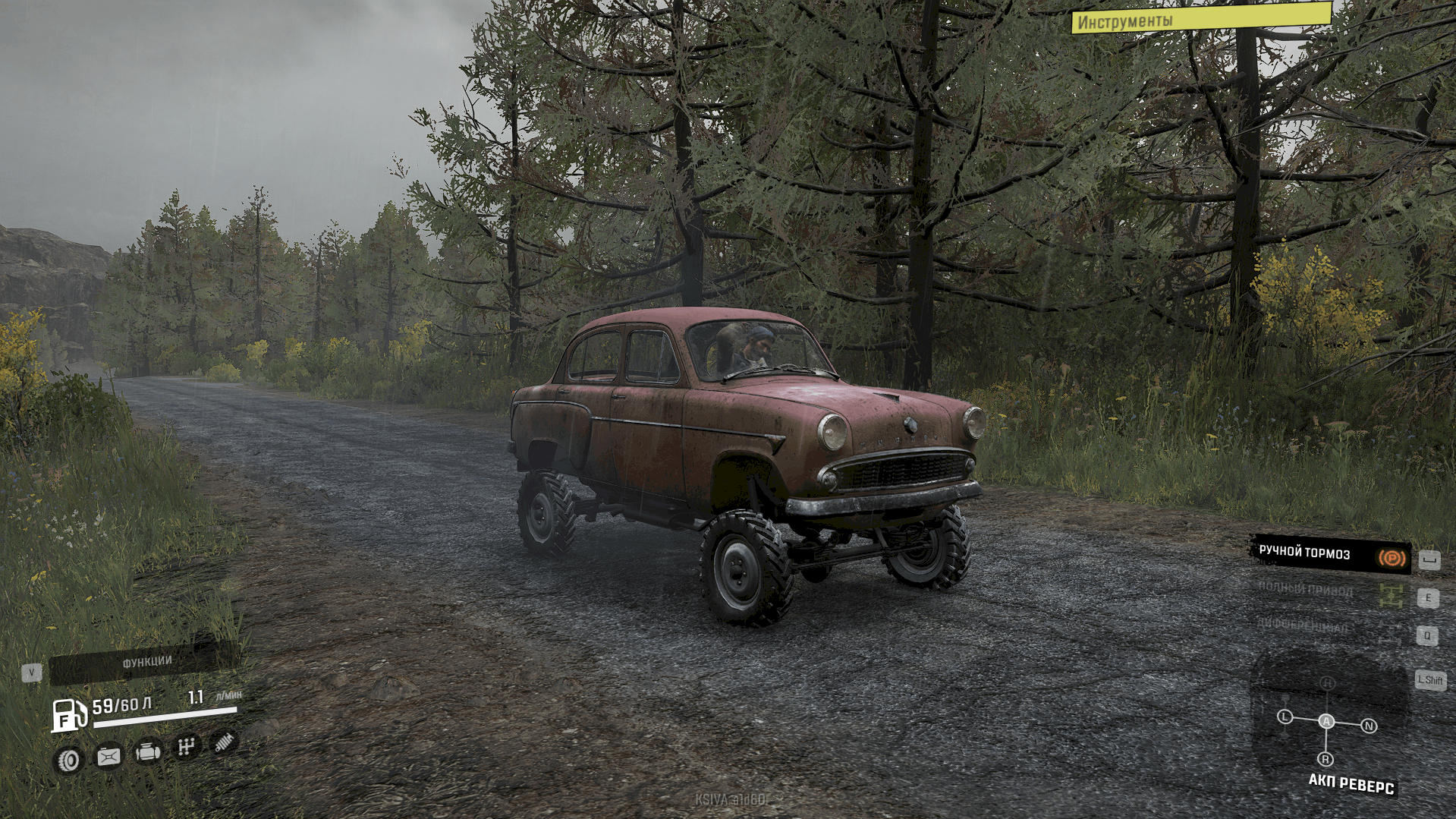Select the A automatic gear position
Screen dimensions: 1456x819
click(x=1325, y=721)
